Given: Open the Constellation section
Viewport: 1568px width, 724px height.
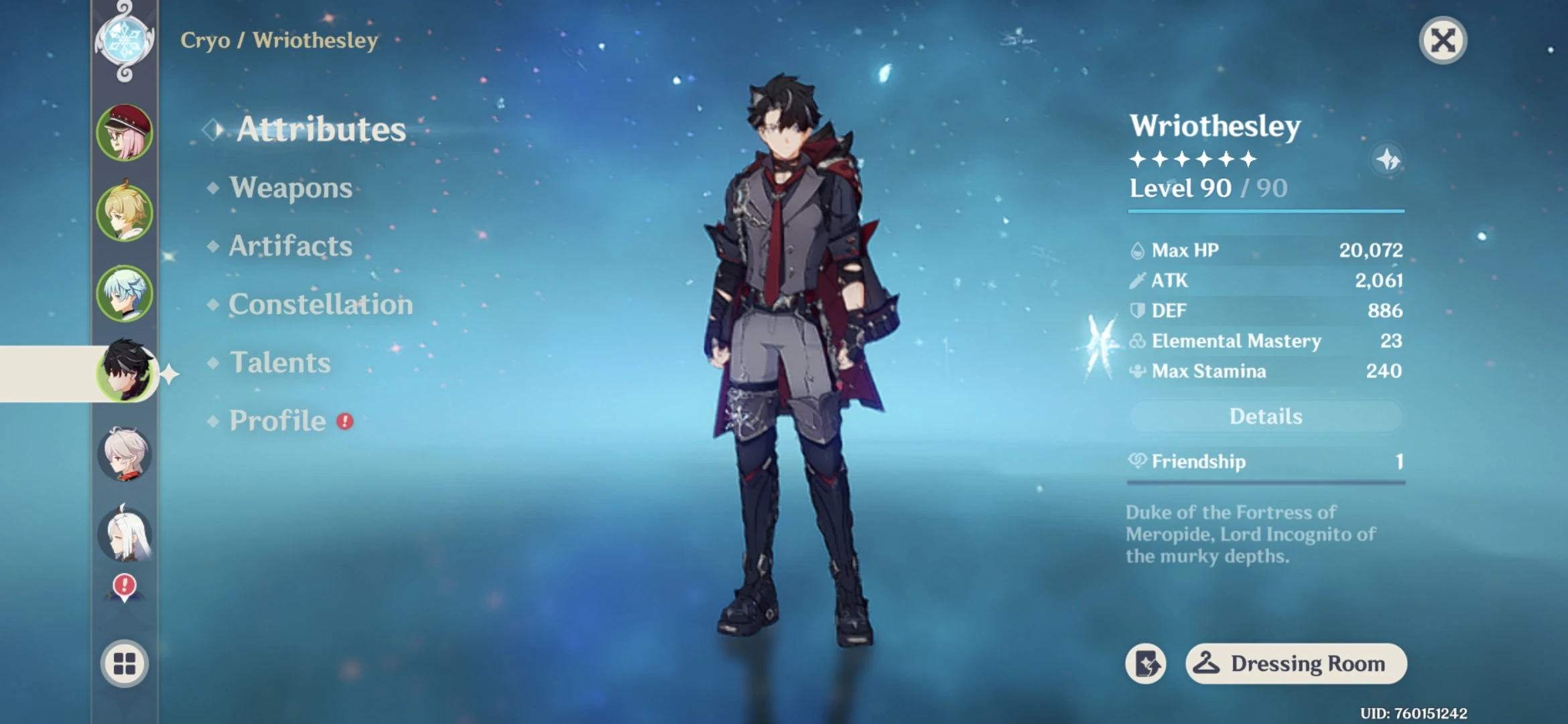Looking at the screenshot, I should click(320, 305).
